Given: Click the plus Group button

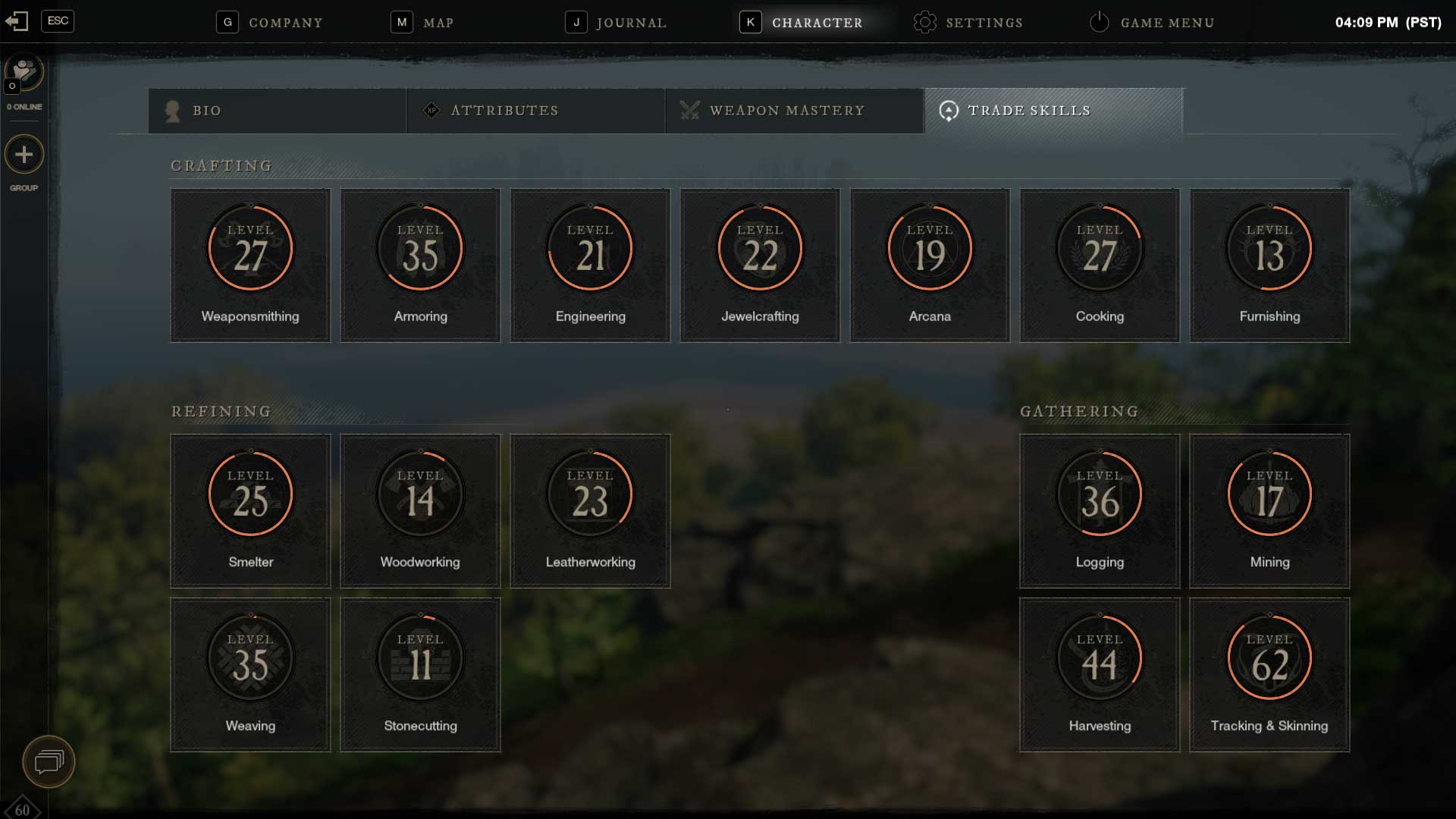Looking at the screenshot, I should tap(24, 155).
